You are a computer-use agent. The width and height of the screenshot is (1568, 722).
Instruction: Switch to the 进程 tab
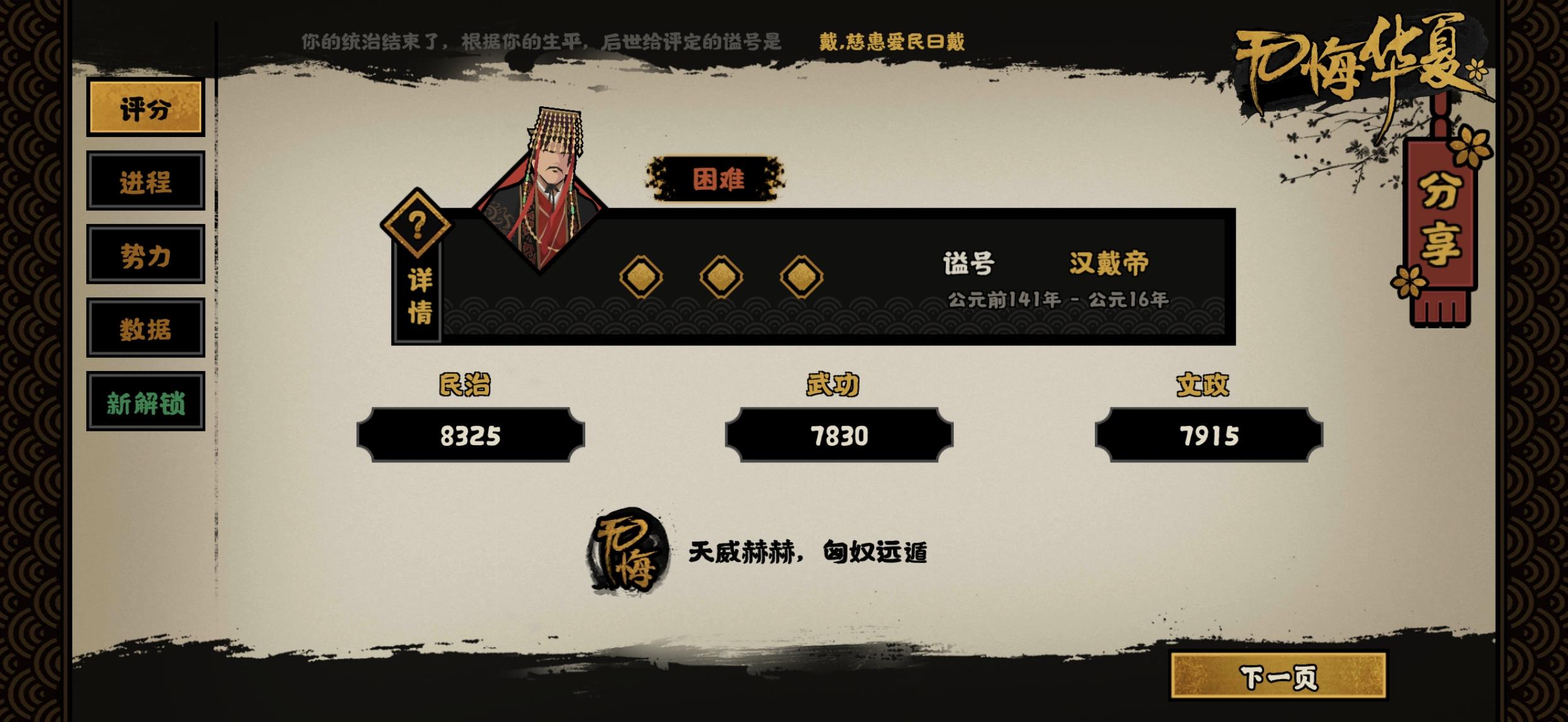coord(146,182)
